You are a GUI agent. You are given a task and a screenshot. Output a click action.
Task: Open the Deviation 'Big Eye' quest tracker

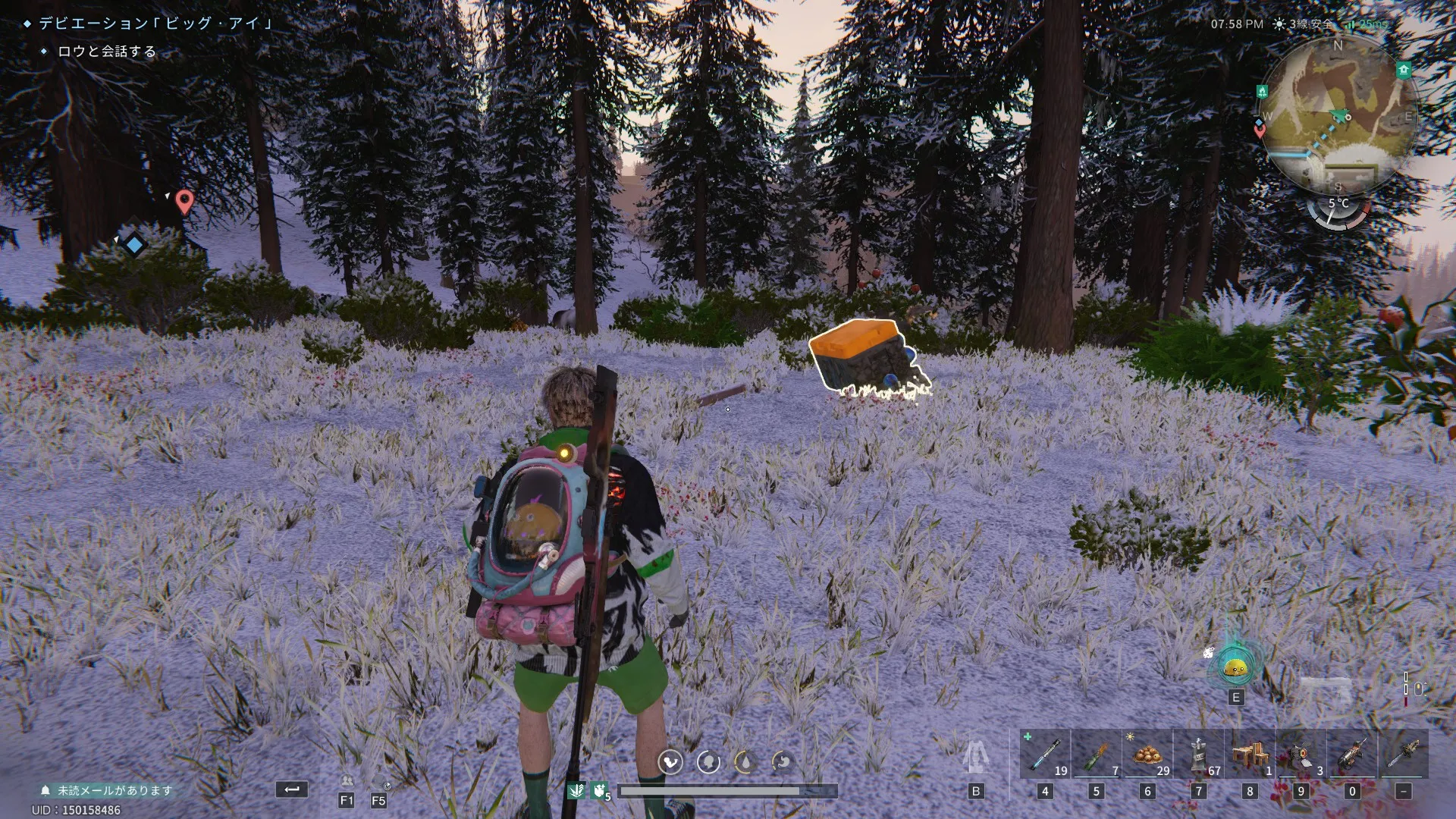click(155, 24)
